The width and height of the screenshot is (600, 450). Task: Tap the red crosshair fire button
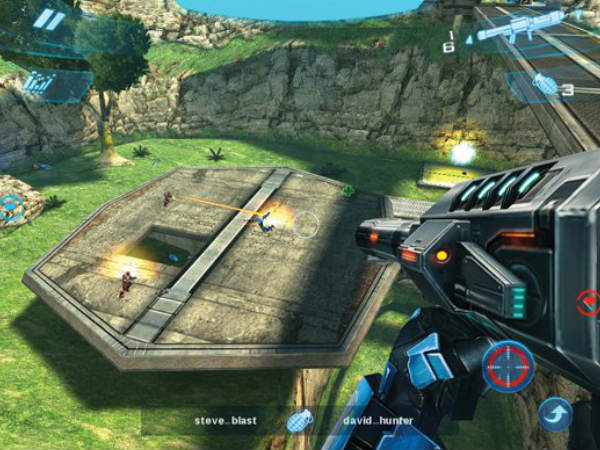[508, 366]
